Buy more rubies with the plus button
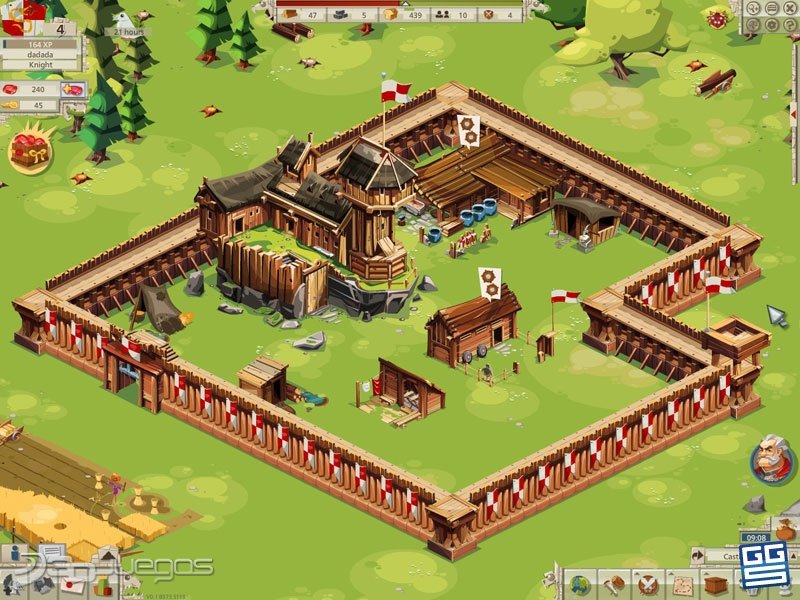This screenshot has height=600, width=800. (73, 88)
